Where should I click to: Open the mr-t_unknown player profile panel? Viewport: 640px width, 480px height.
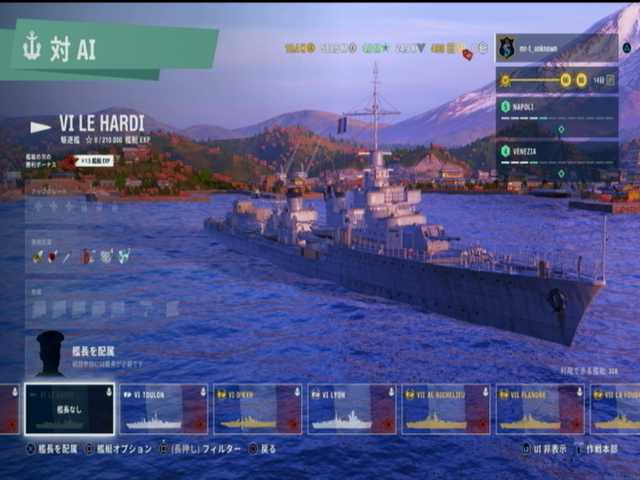coord(557,48)
